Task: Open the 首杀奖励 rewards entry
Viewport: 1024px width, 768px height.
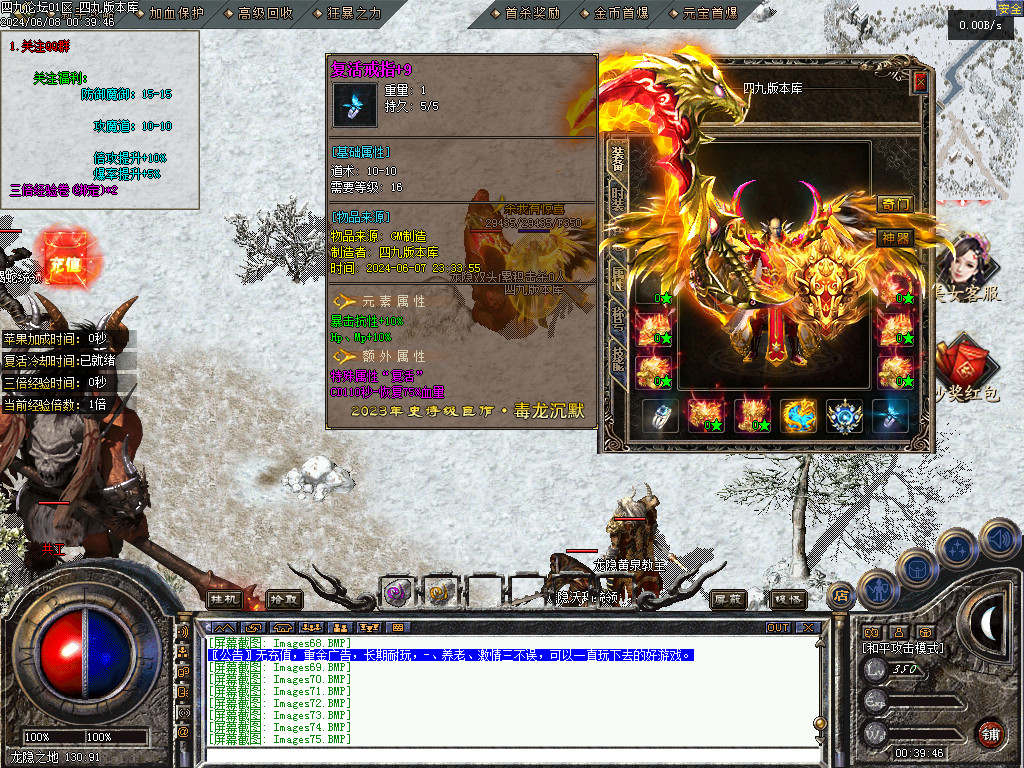Action: tap(532, 13)
